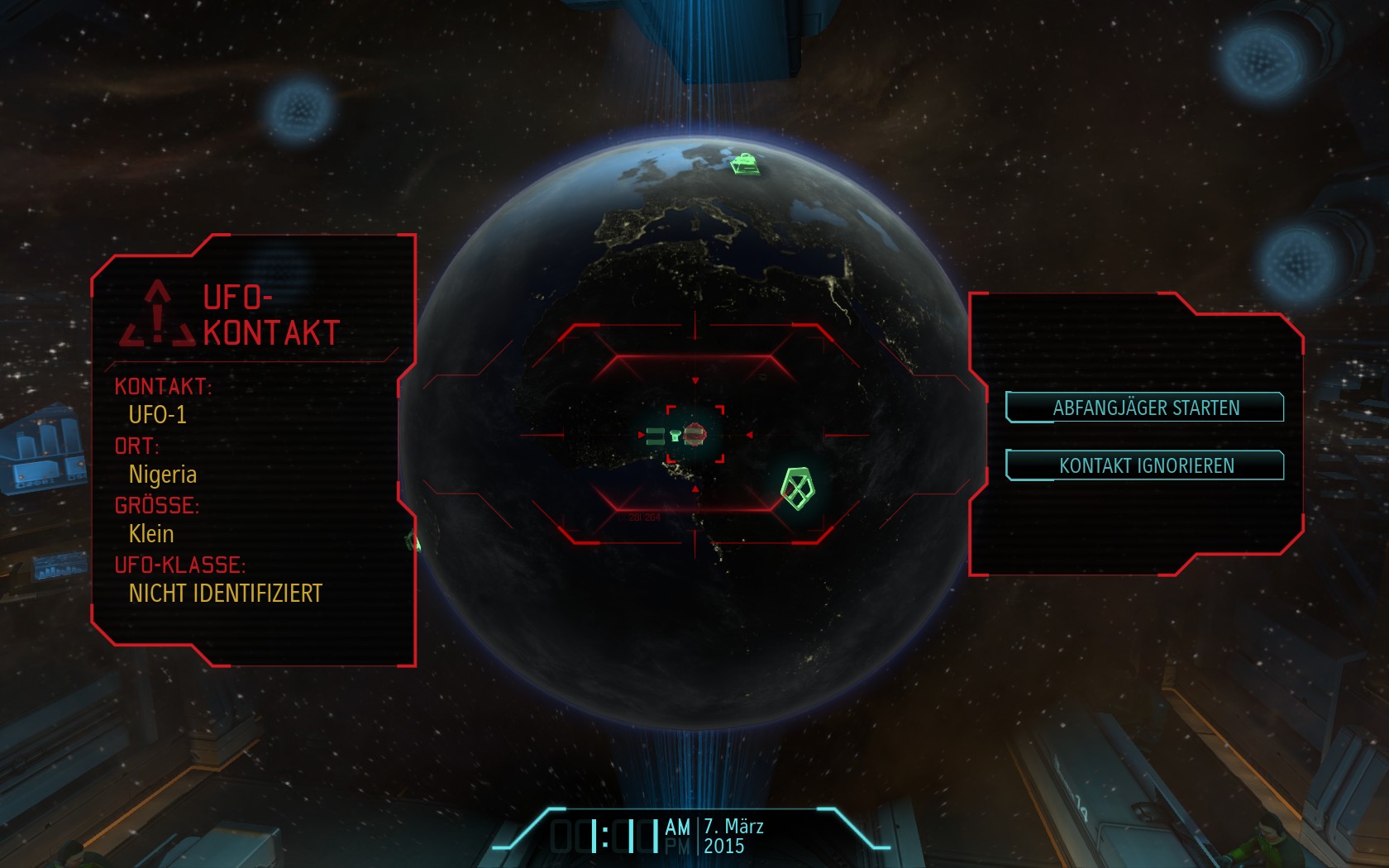The width and height of the screenshot is (1389, 868).
Task: Launch interceptors with Abfangjäger Starten
Action: [1145, 408]
